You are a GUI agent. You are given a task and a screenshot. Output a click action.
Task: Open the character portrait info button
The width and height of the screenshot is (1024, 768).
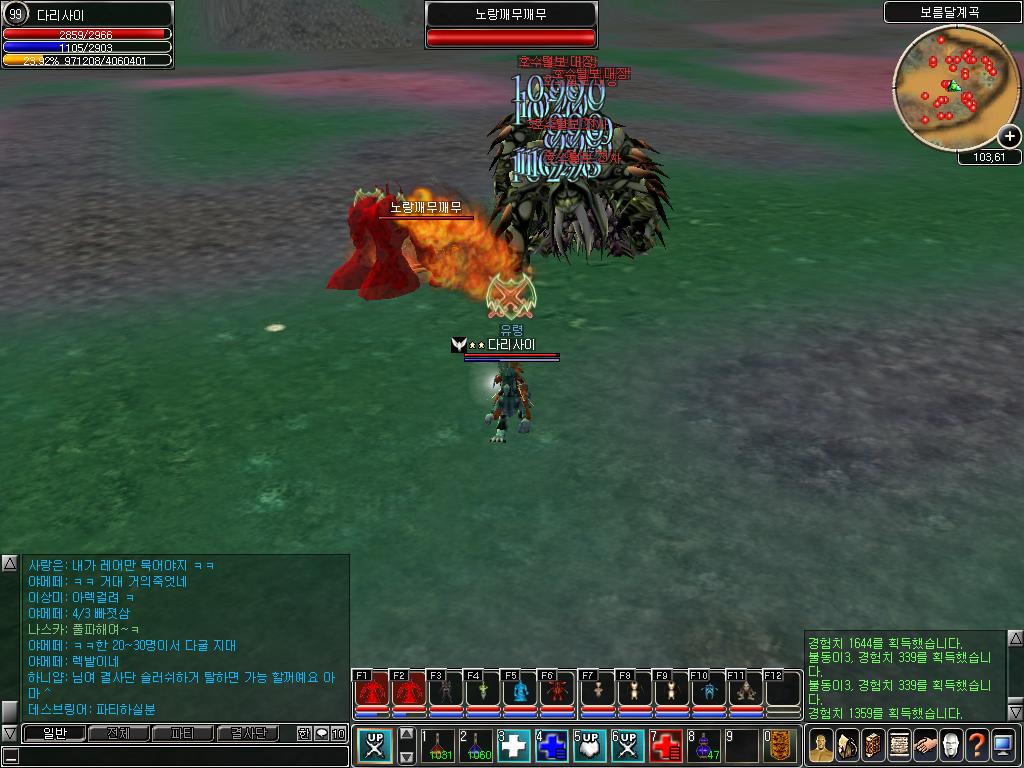[821, 745]
